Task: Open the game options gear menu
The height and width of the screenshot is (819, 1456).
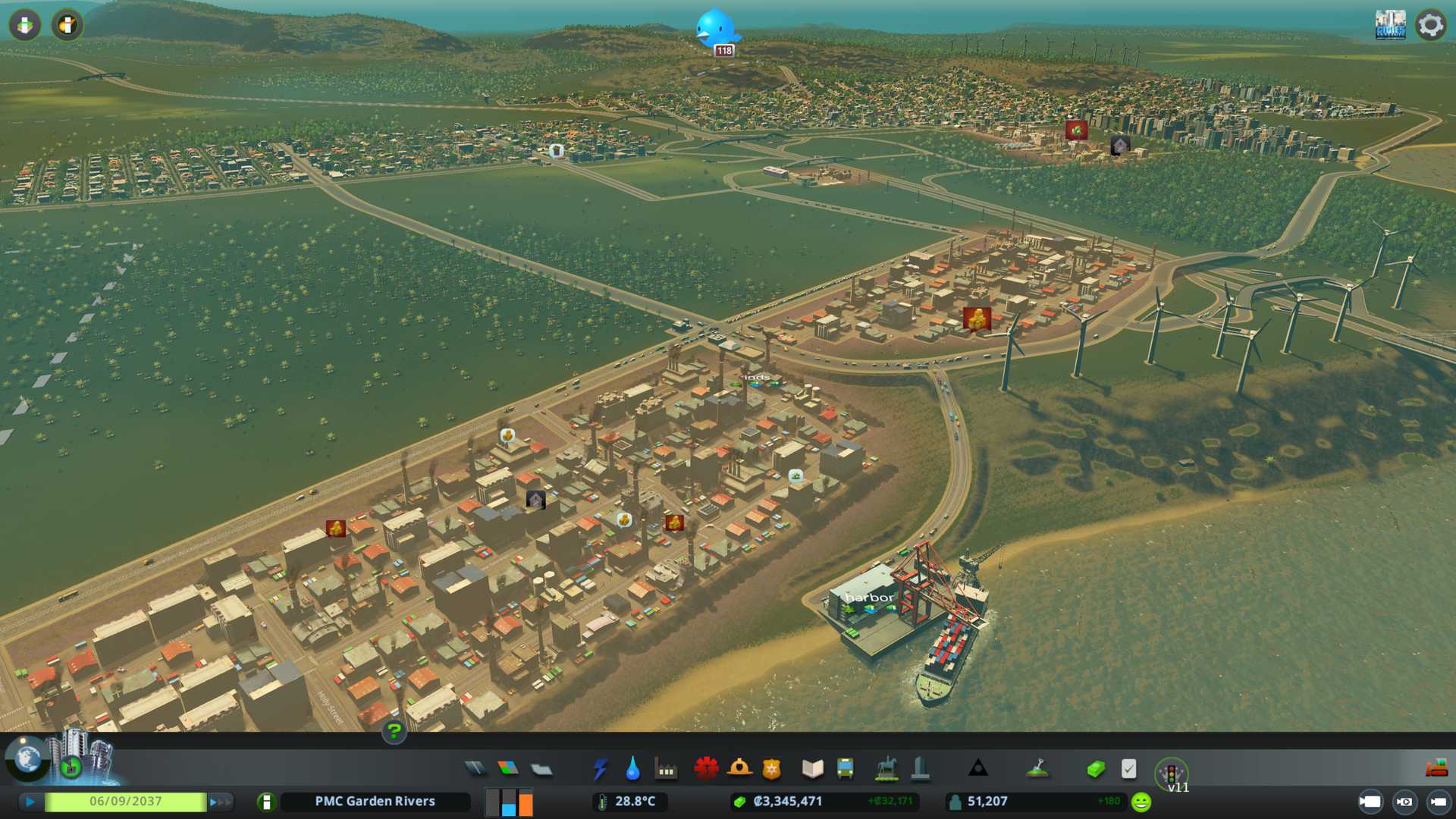Action: click(x=1430, y=25)
